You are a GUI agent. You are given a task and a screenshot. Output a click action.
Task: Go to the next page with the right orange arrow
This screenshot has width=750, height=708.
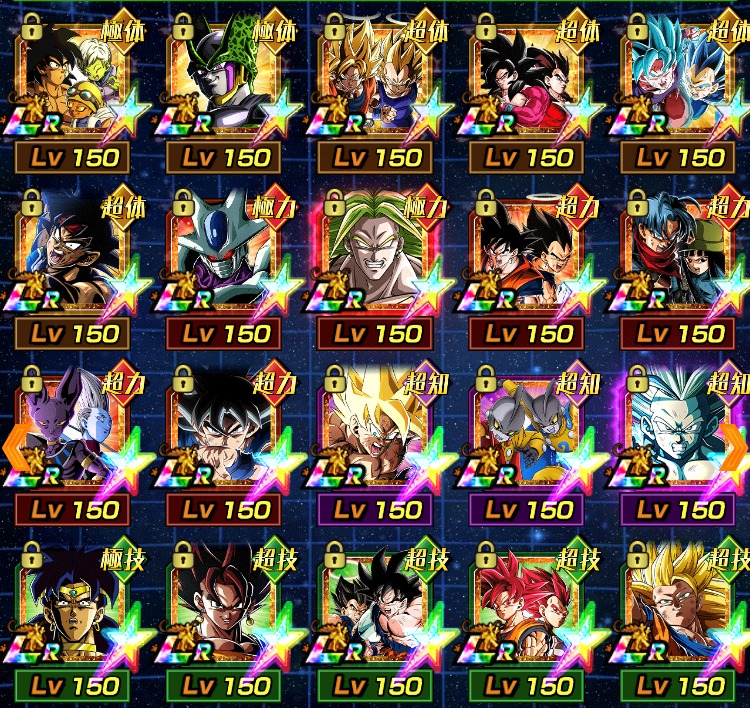[734, 442]
